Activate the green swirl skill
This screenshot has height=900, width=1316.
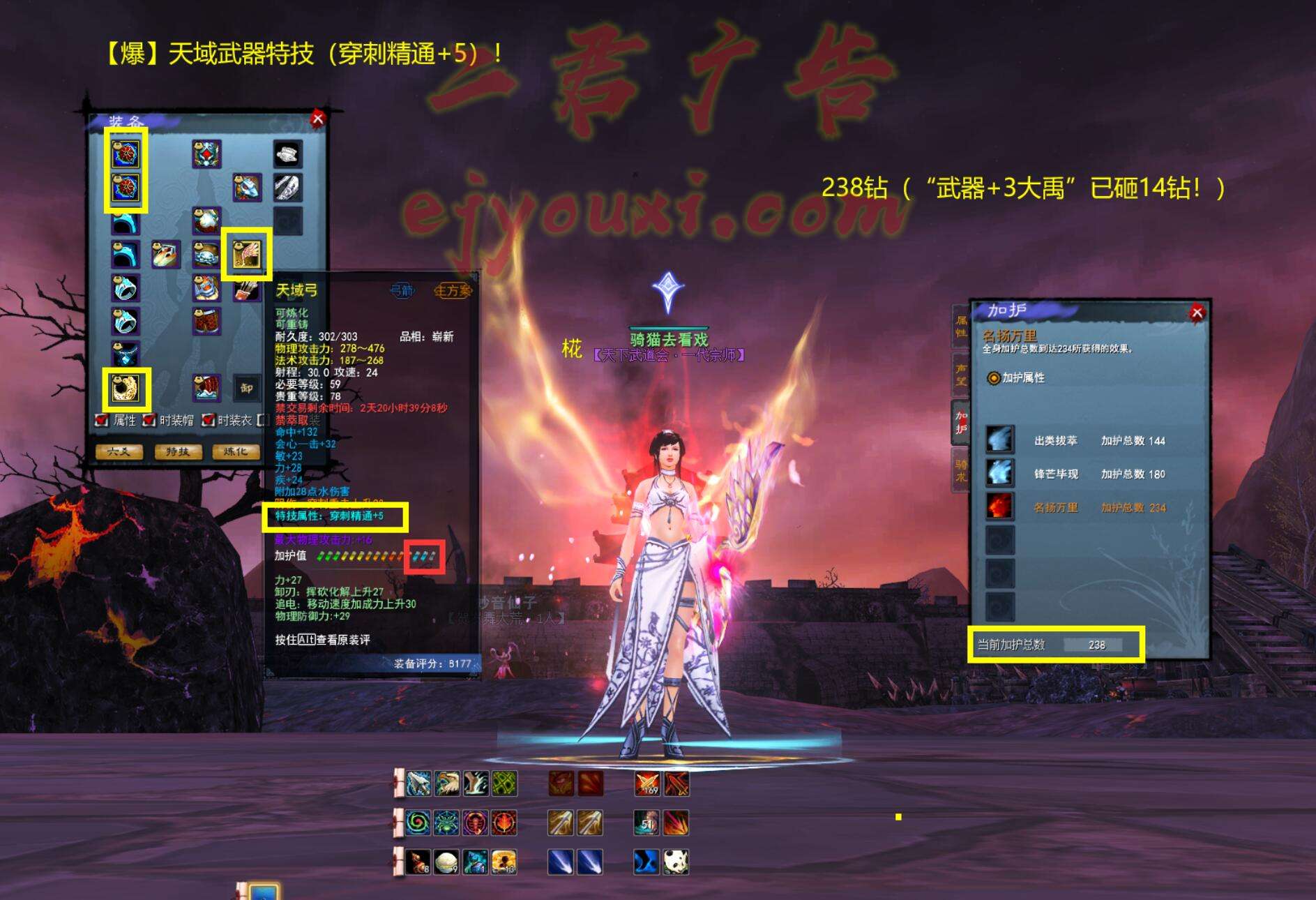418,823
